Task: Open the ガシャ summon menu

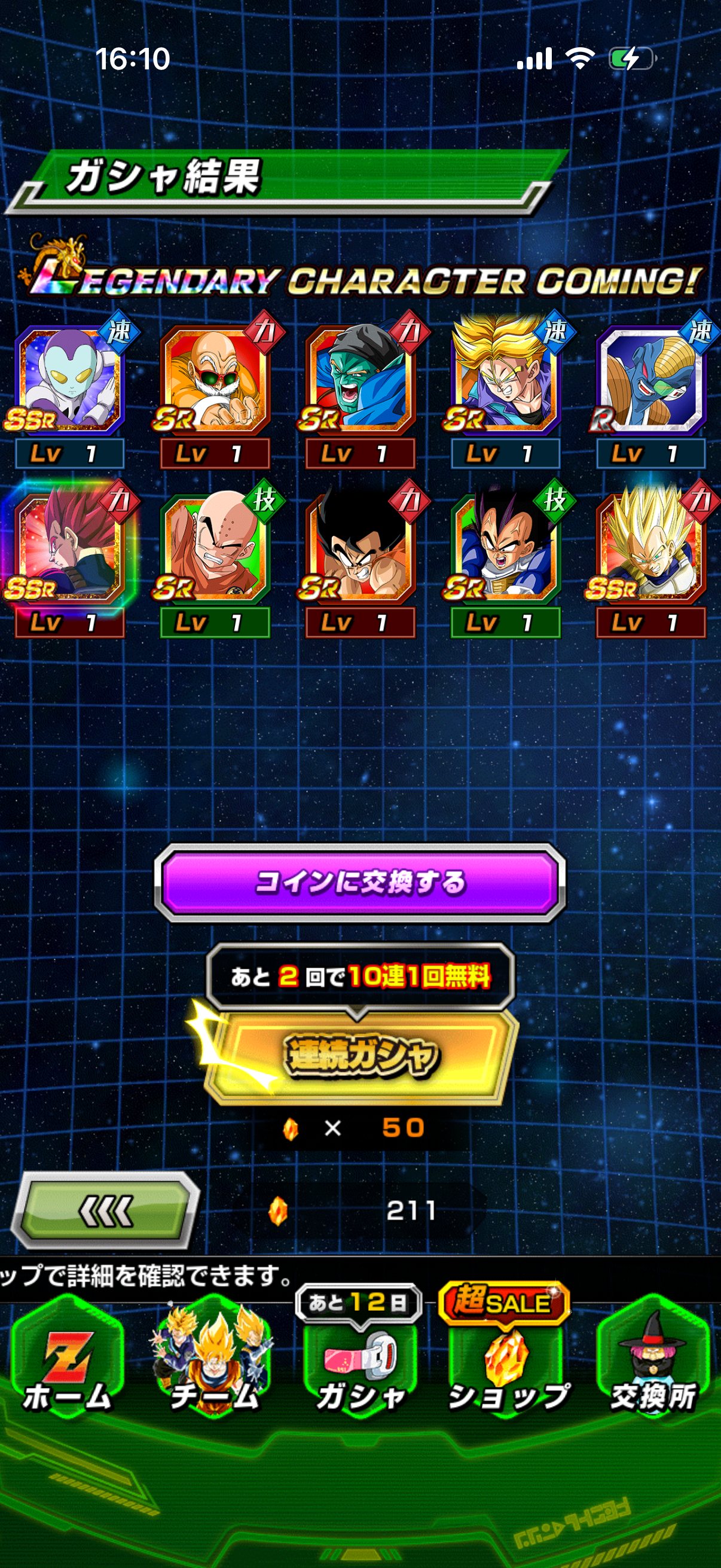Action: [360, 1363]
